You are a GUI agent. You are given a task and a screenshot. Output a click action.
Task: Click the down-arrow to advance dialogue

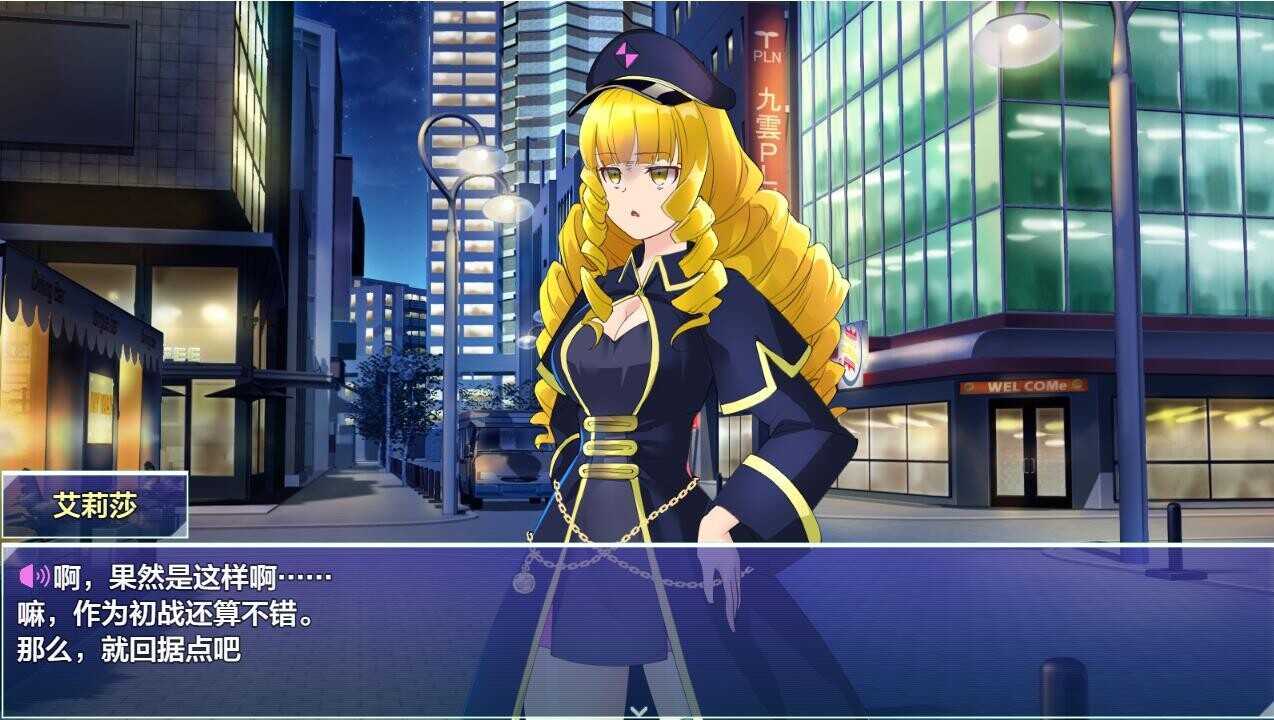click(x=638, y=711)
